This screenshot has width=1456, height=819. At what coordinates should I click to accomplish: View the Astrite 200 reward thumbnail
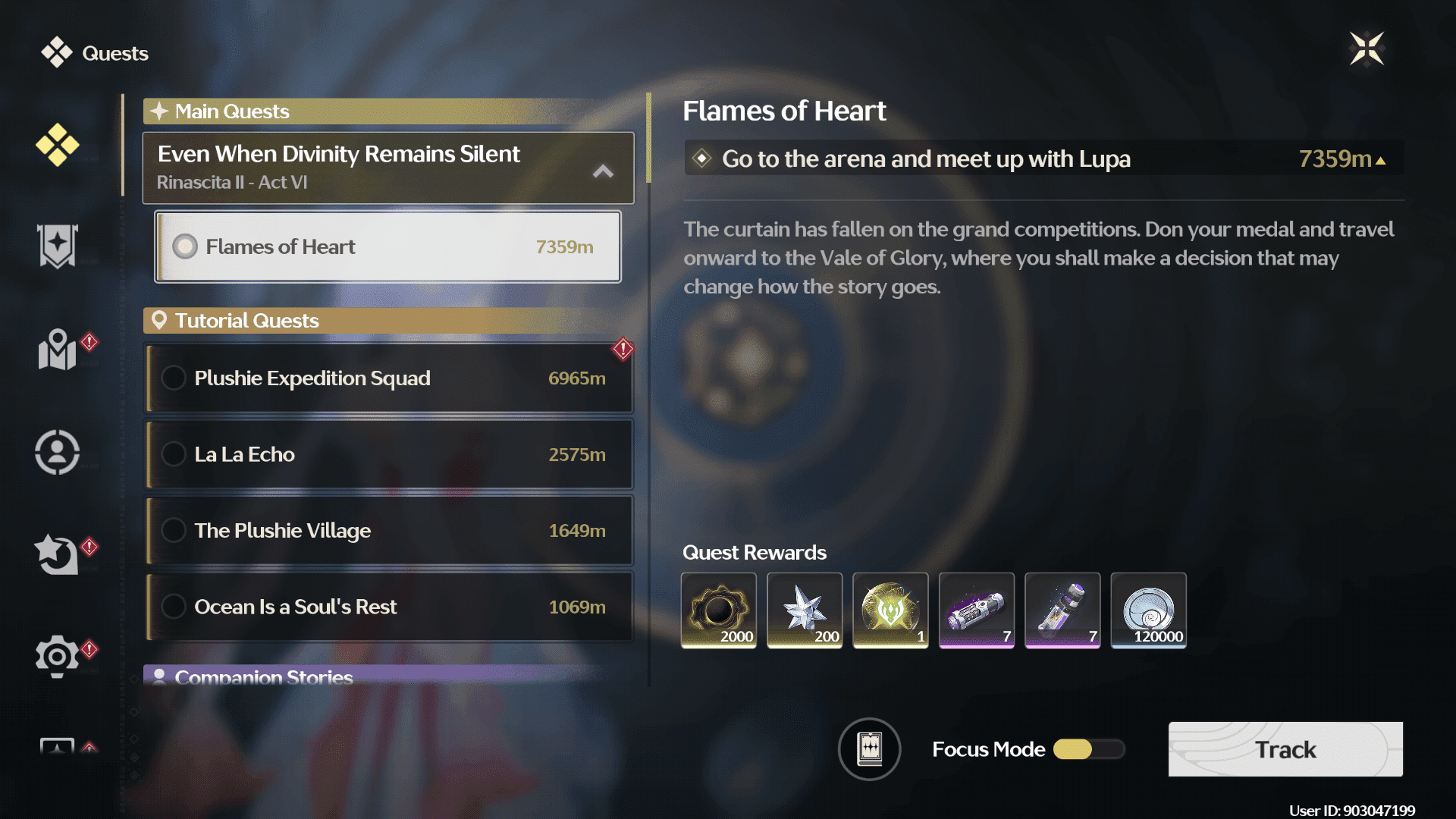point(805,610)
